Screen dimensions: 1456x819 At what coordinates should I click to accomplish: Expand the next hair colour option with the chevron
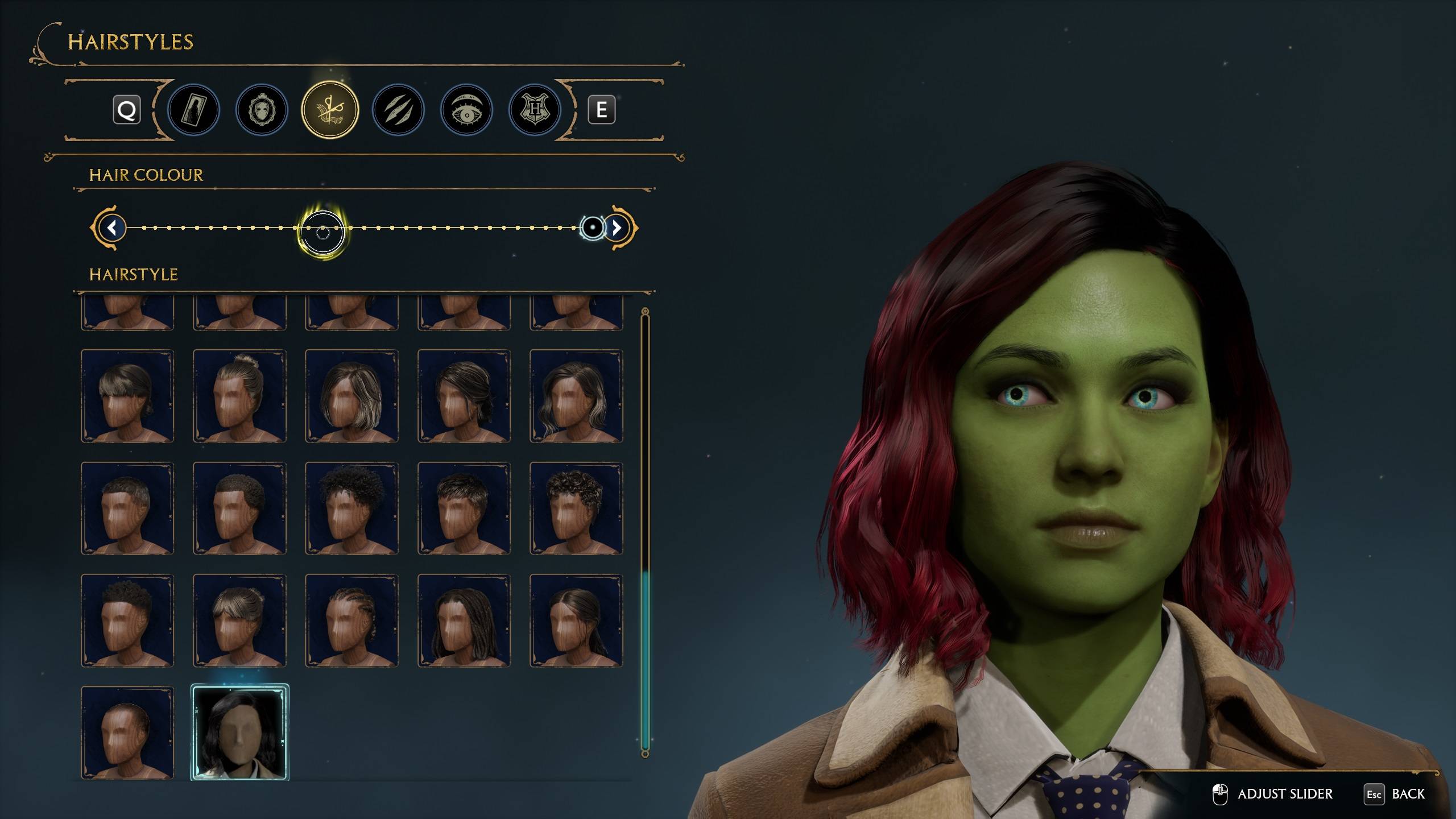pos(616,228)
